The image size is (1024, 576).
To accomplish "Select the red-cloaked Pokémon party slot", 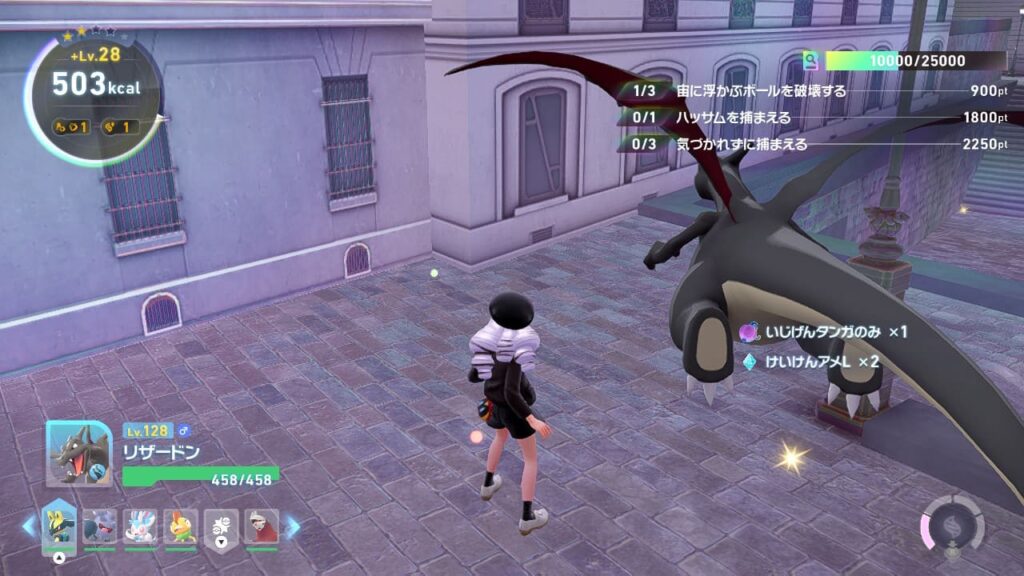I will pyautogui.click(x=261, y=526).
